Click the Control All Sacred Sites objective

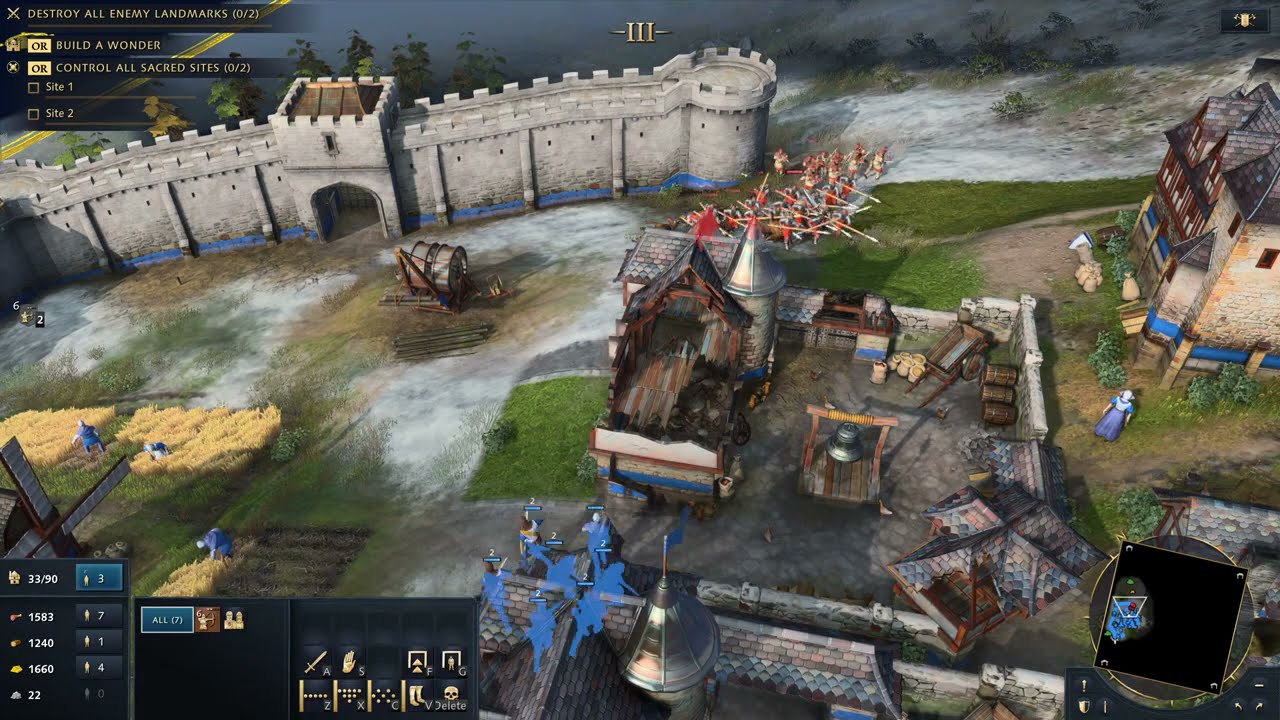152,67
